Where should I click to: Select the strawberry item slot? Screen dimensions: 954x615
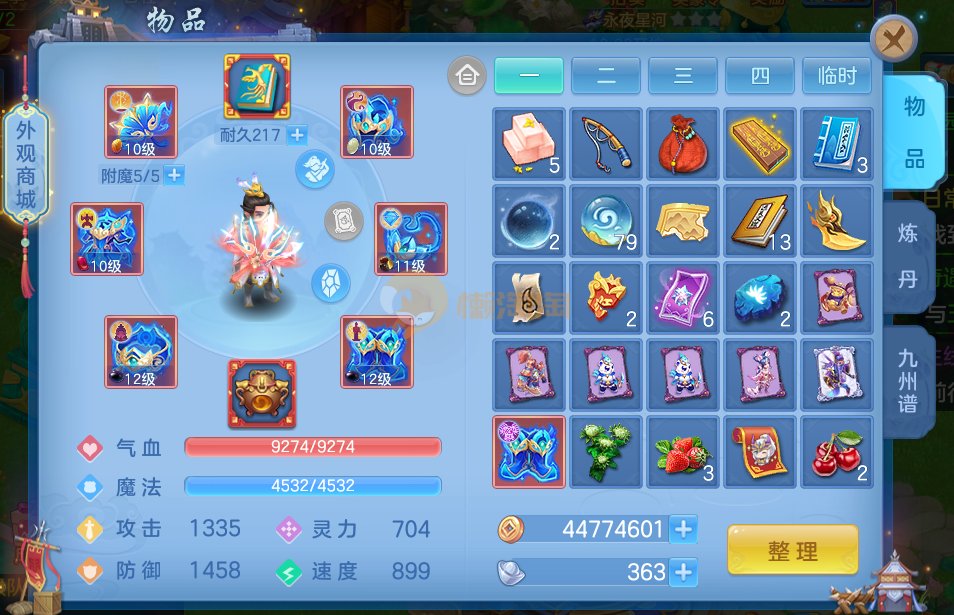(x=684, y=453)
